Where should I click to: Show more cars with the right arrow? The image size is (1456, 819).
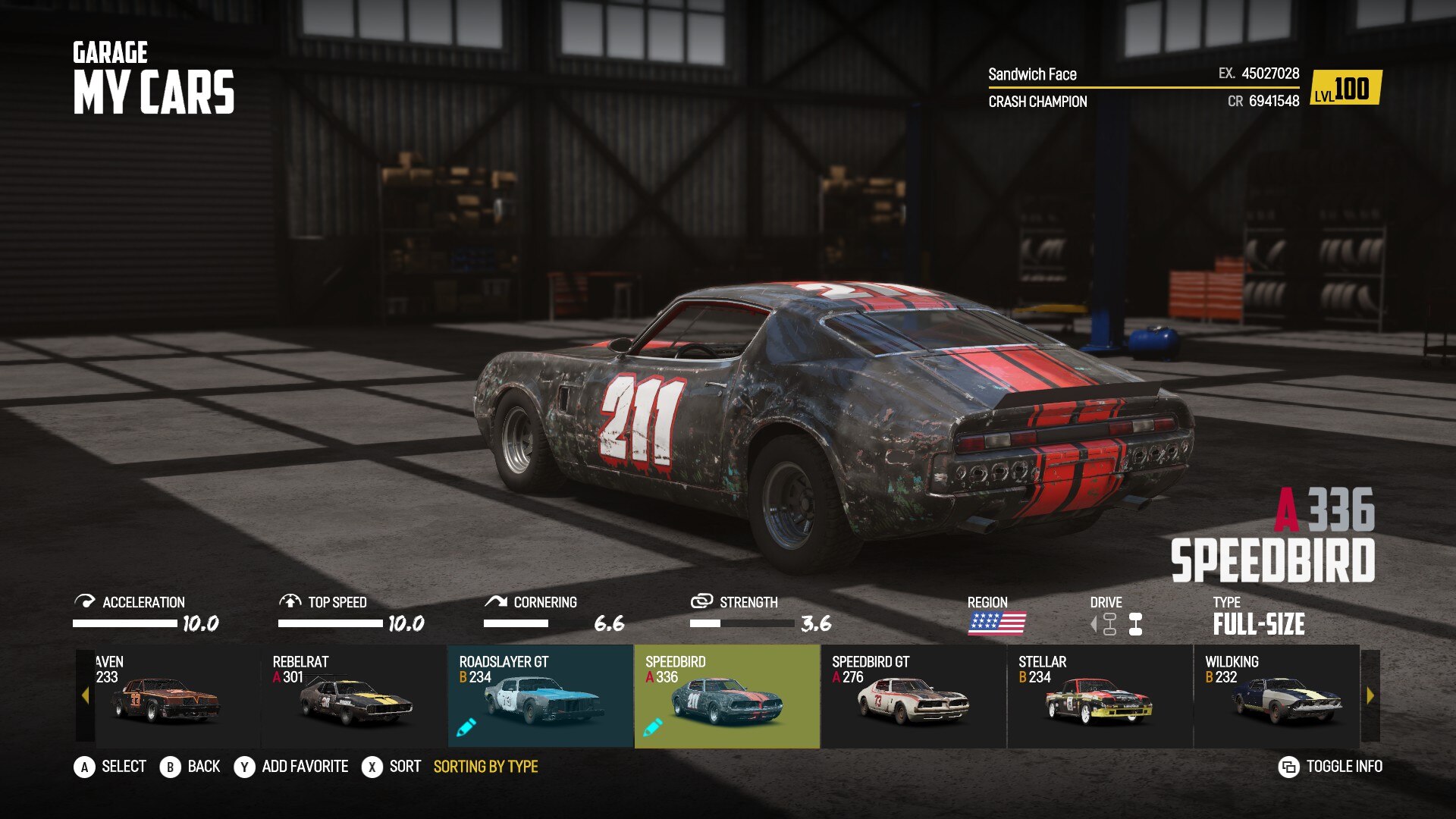(1370, 696)
